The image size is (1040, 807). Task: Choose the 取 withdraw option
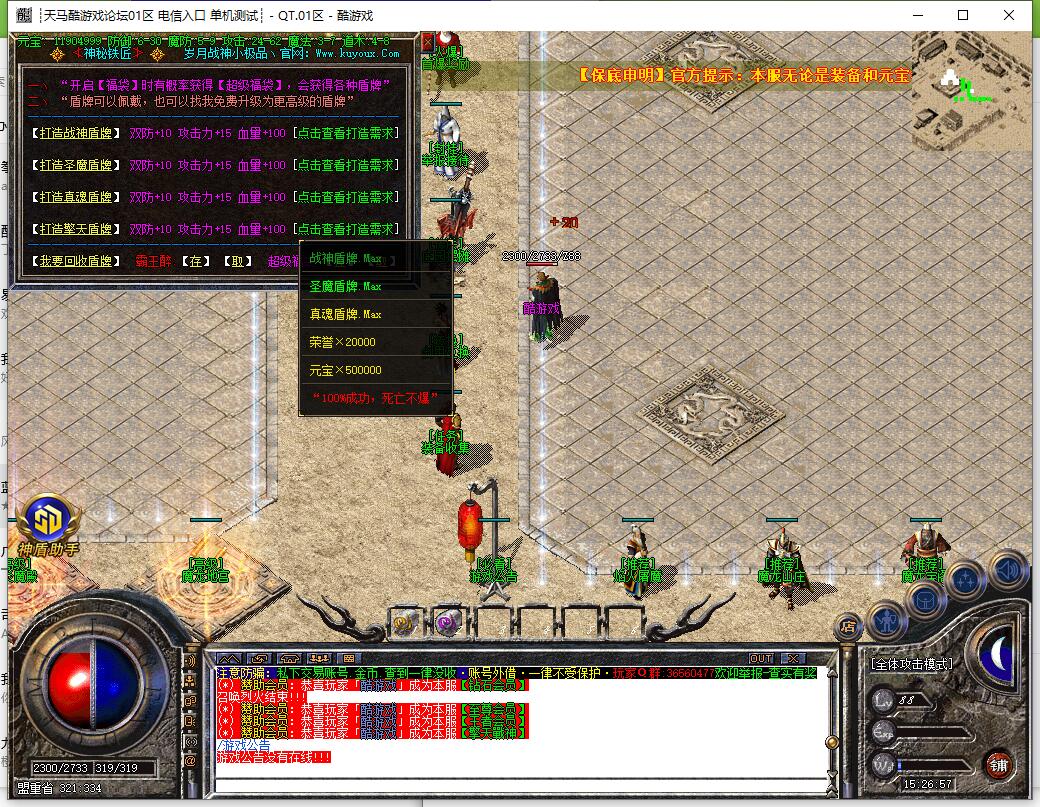click(237, 261)
